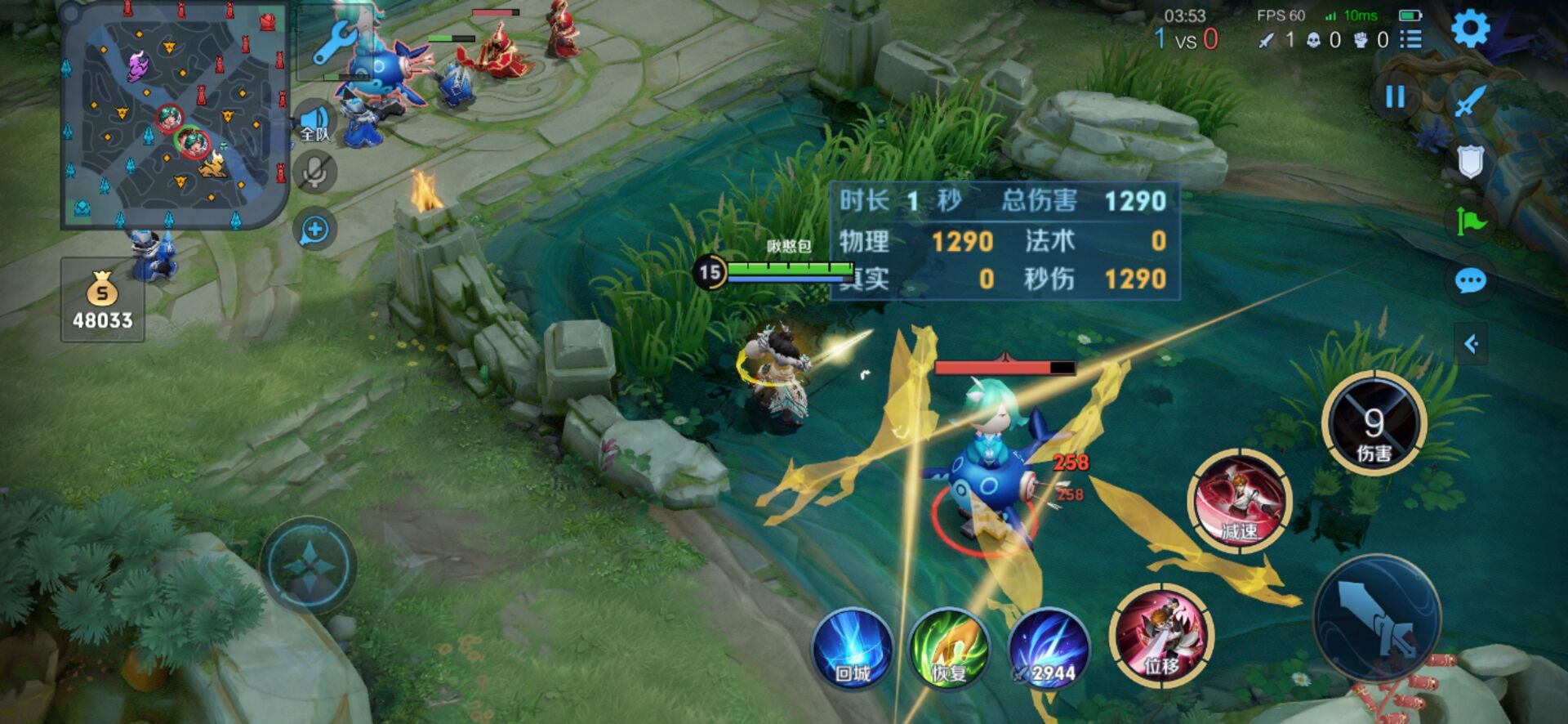Open the quick message plus bubble

coord(314,230)
